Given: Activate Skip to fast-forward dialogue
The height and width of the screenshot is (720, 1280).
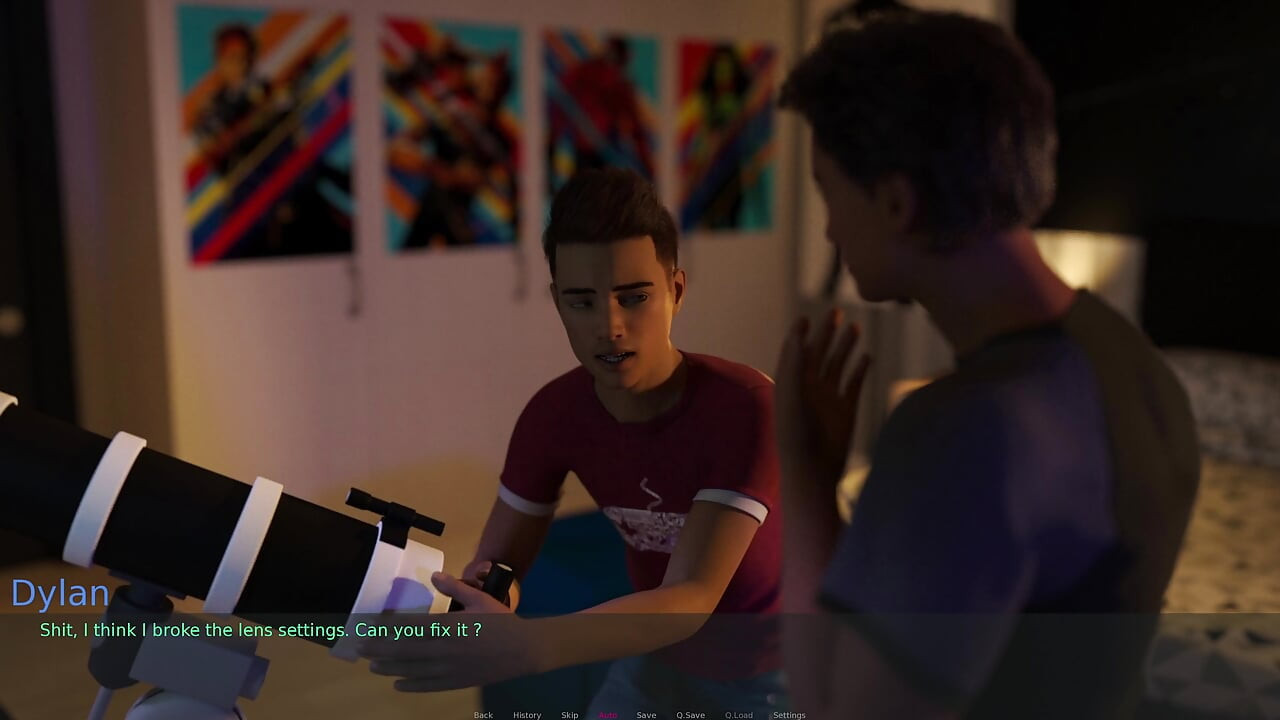Looking at the screenshot, I should point(569,715).
